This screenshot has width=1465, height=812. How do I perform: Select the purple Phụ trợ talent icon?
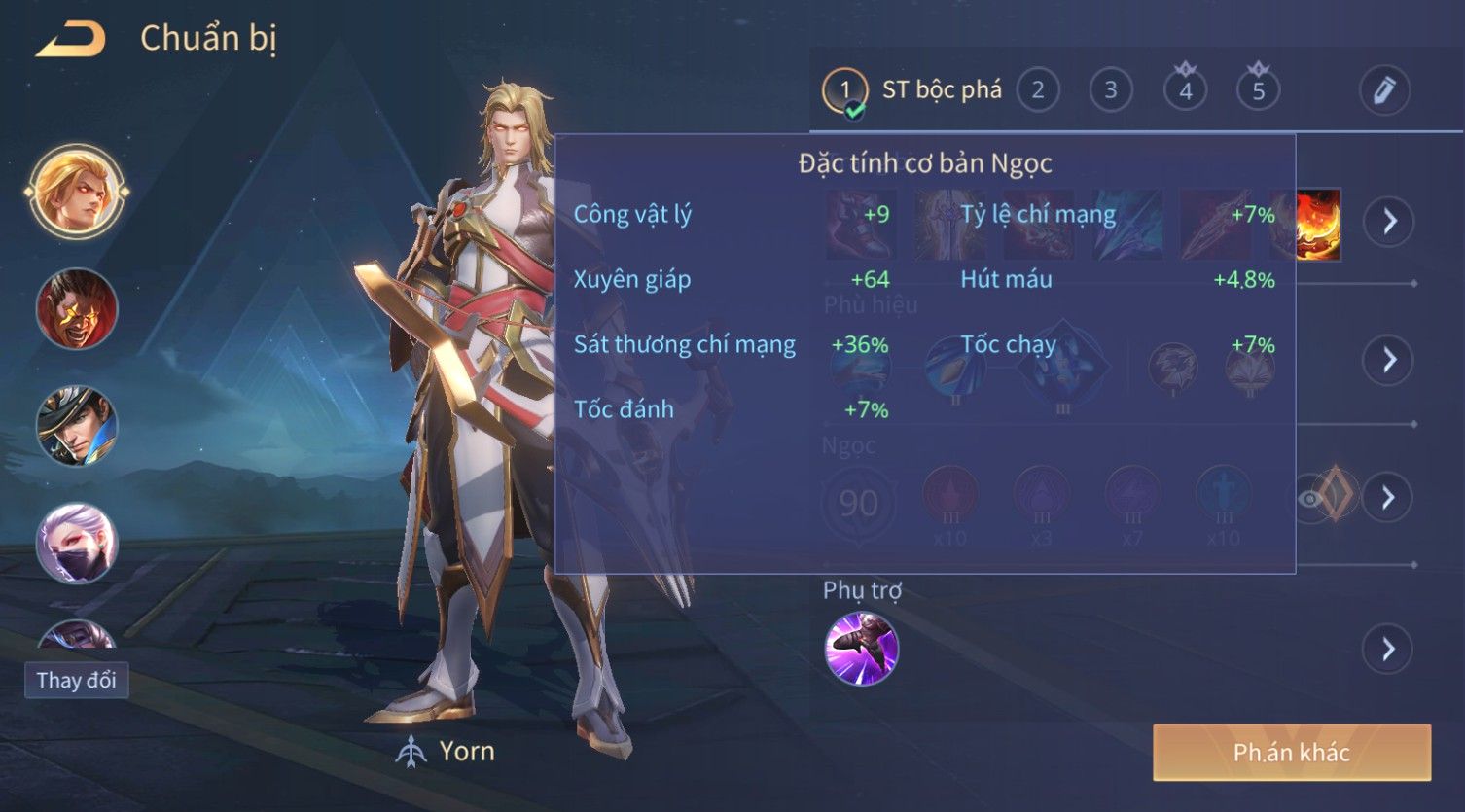861,649
